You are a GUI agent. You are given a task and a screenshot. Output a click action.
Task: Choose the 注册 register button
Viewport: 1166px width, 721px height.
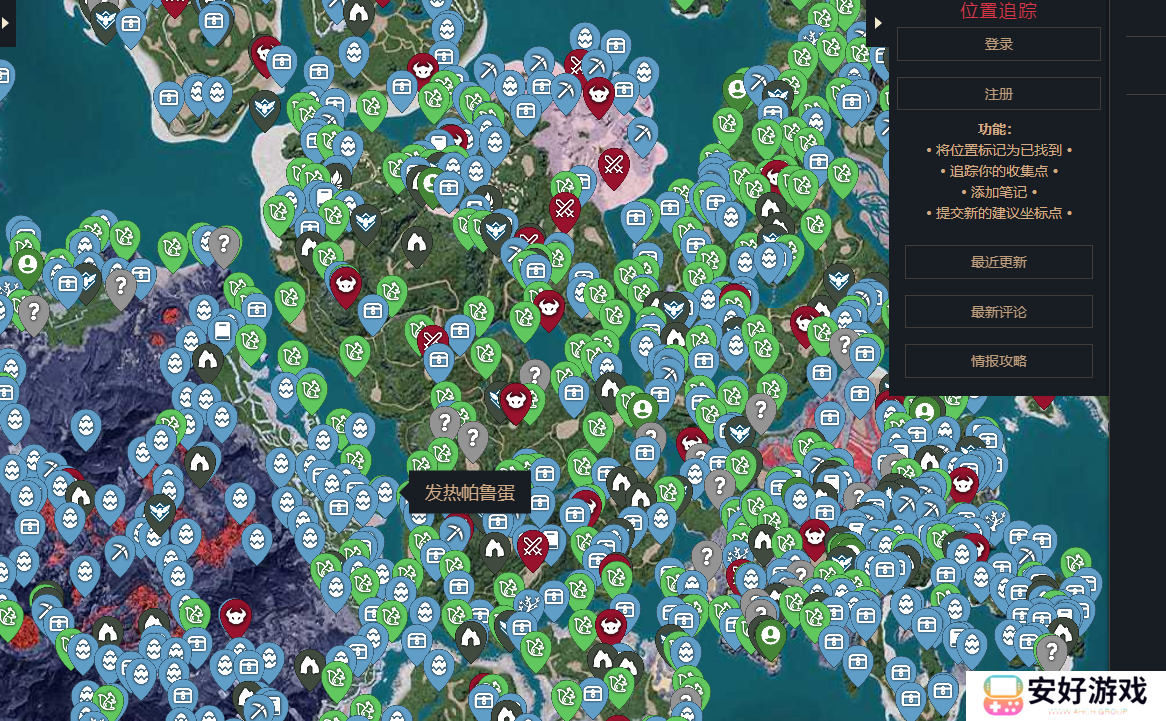click(x=998, y=94)
